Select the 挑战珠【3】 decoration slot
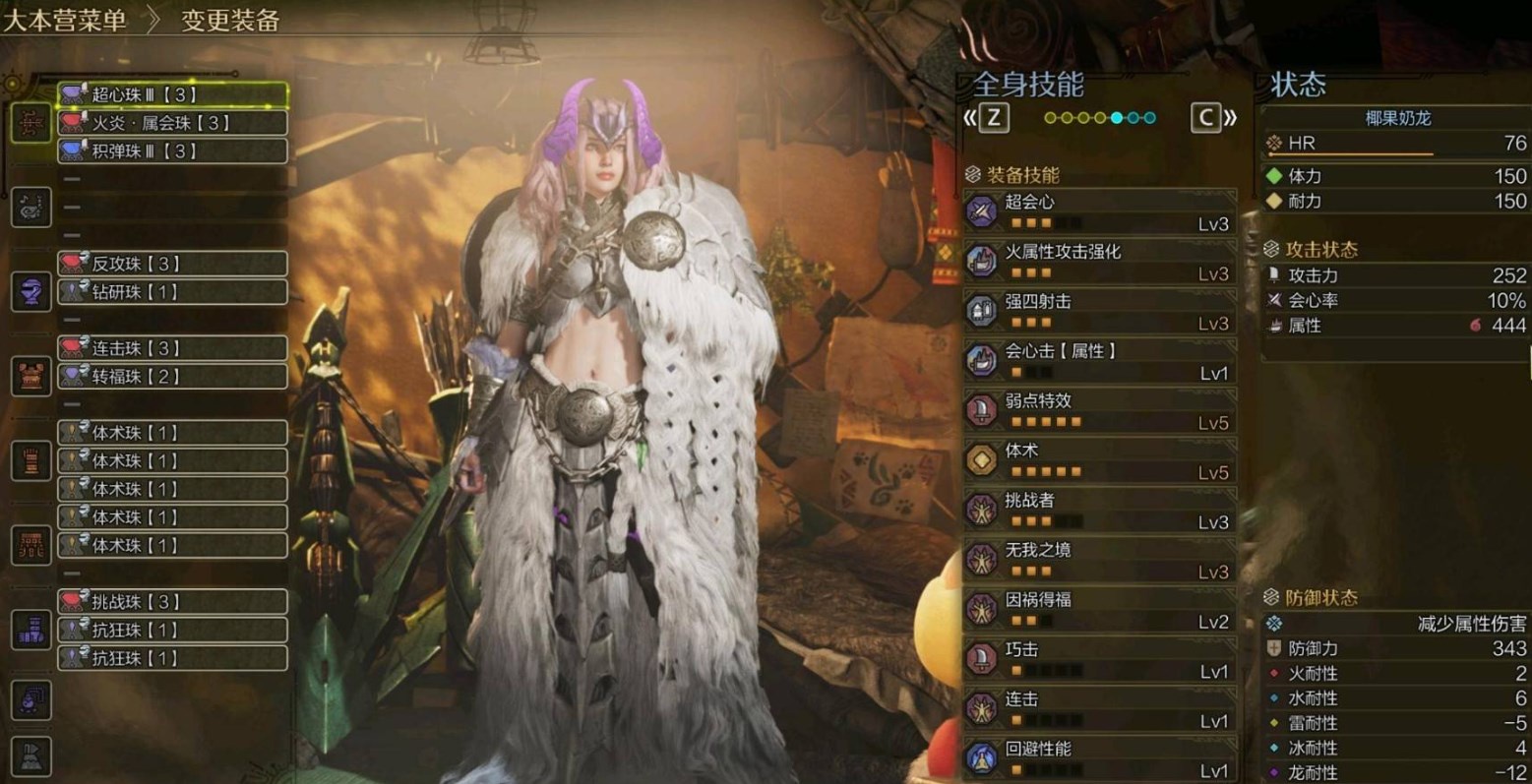 [173, 602]
